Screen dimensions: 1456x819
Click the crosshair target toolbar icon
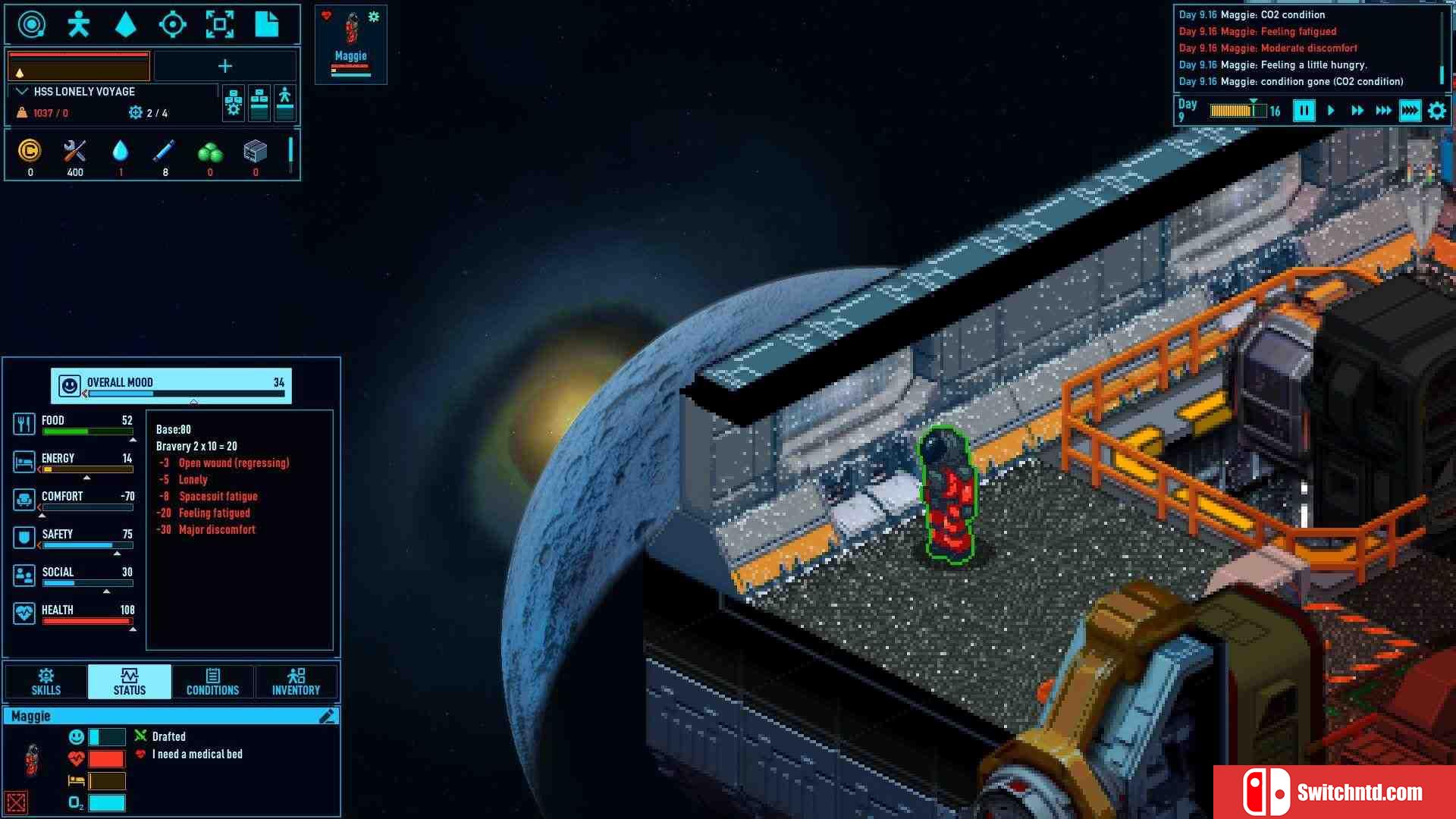click(x=172, y=25)
